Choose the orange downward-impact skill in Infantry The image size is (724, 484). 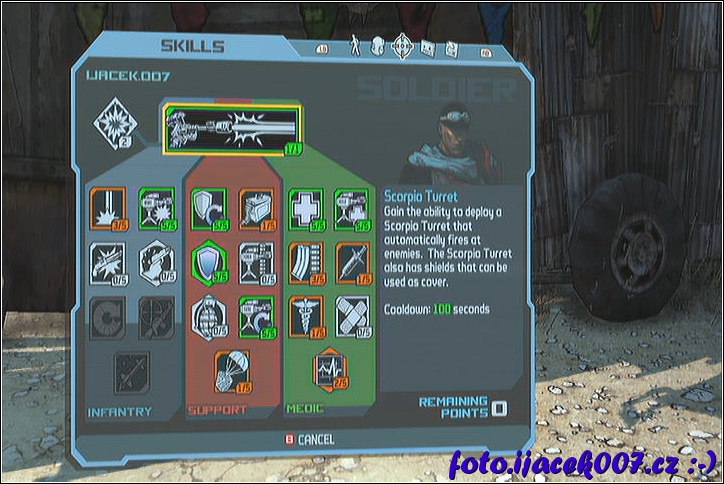(x=106, y=207)
